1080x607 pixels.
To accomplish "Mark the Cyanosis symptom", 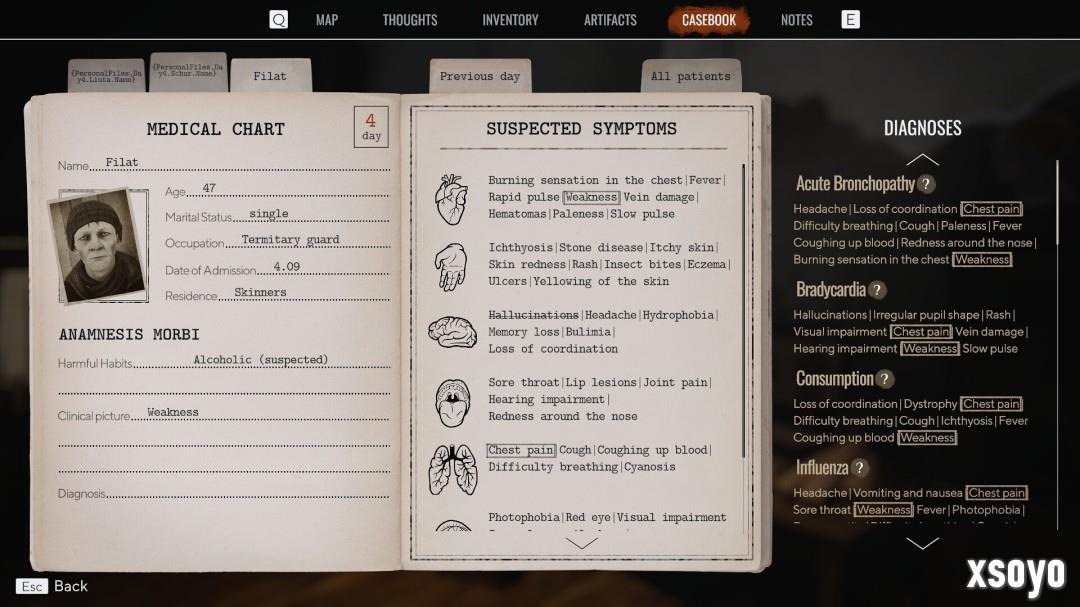I will (650, 467).
